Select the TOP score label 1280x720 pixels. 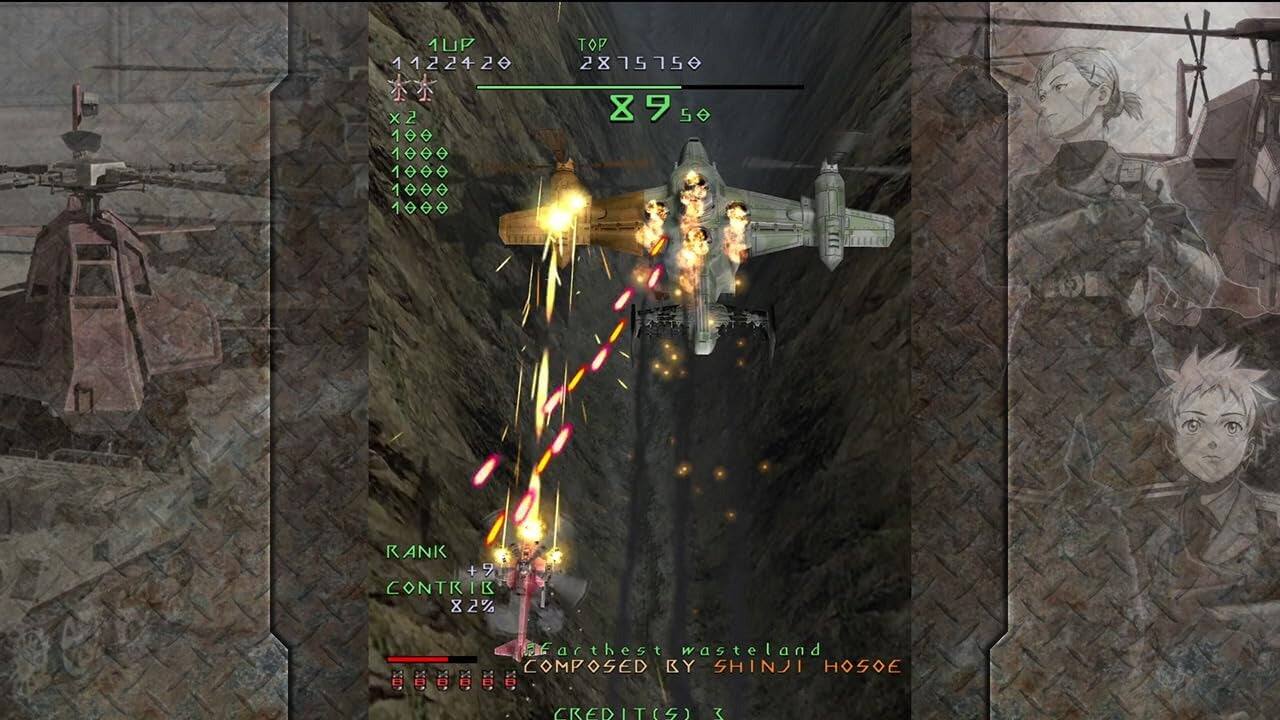(x=591, y=43)
